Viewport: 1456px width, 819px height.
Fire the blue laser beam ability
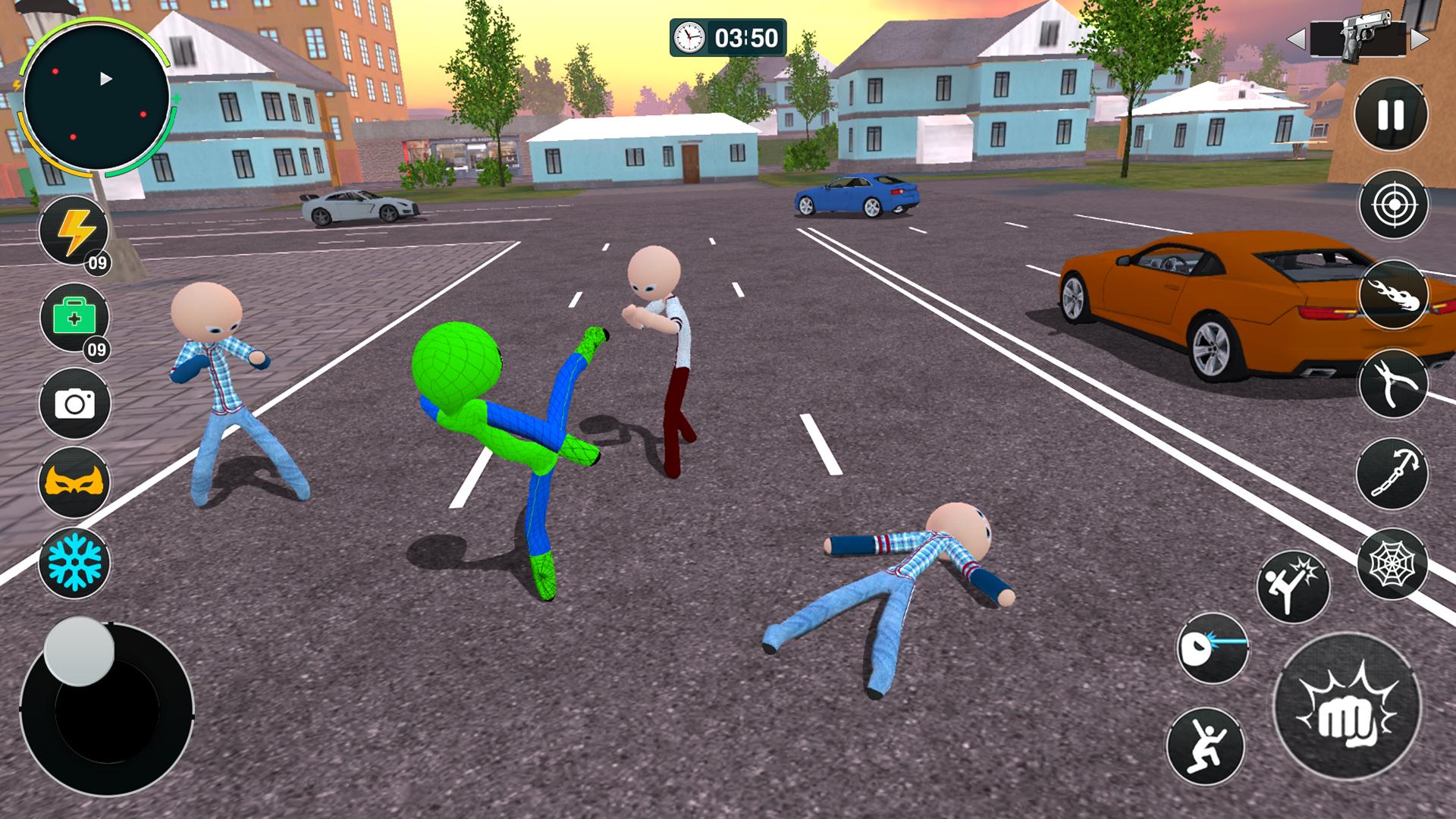pyautogui.click(x=1213, y=648)
